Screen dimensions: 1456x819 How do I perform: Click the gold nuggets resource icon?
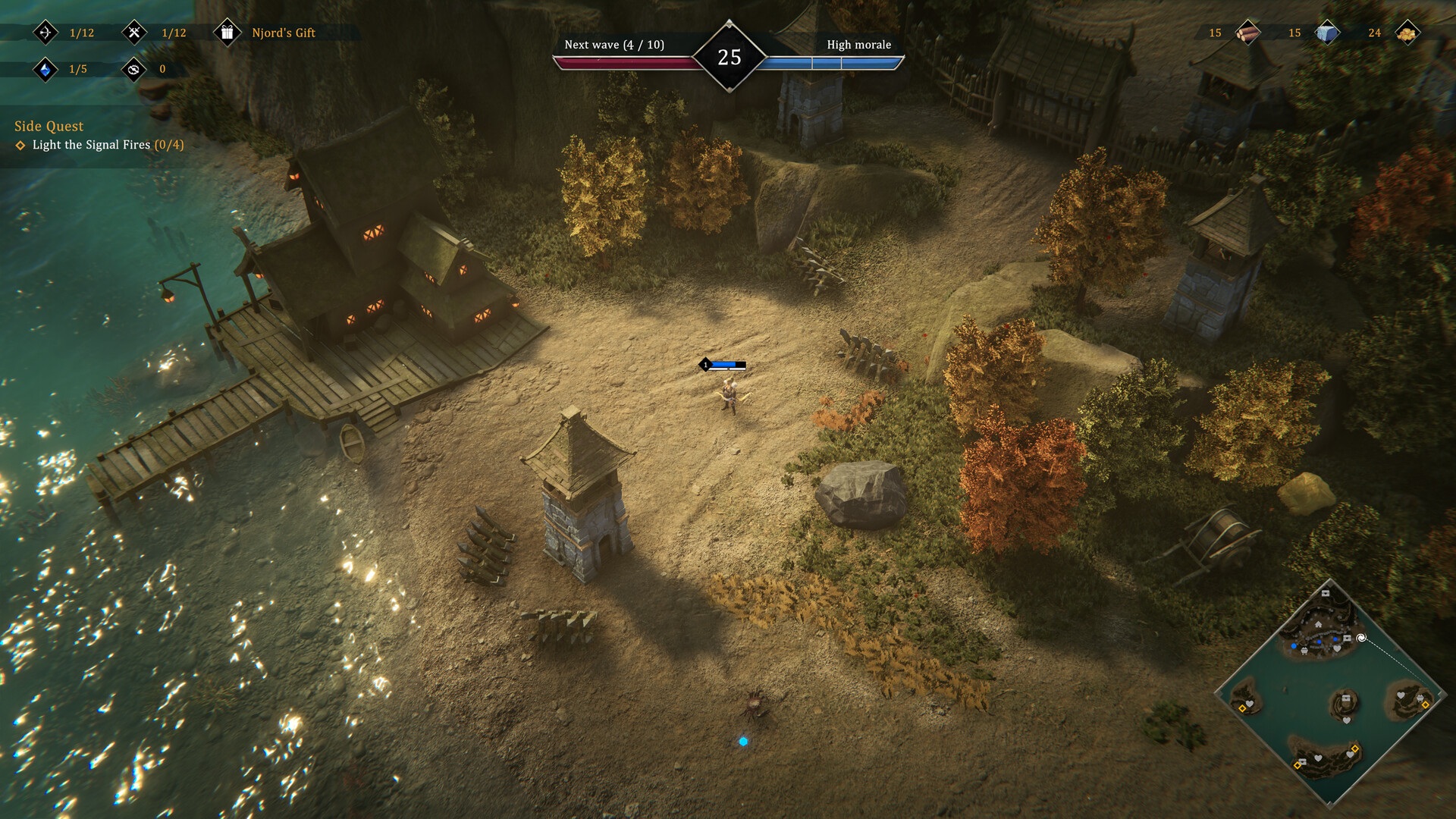tap(1407, 33)
